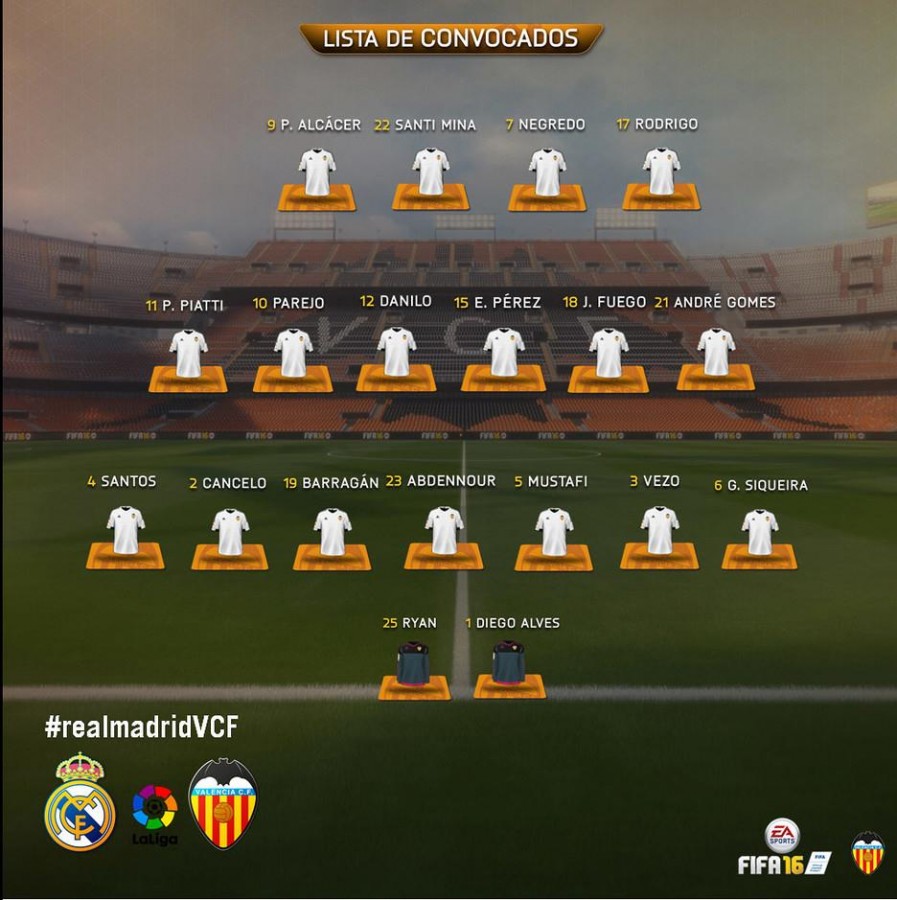This screenshot has height=900, width=897.
Task: Select Santos's number 4 shirt
Action: pos(126,531)
